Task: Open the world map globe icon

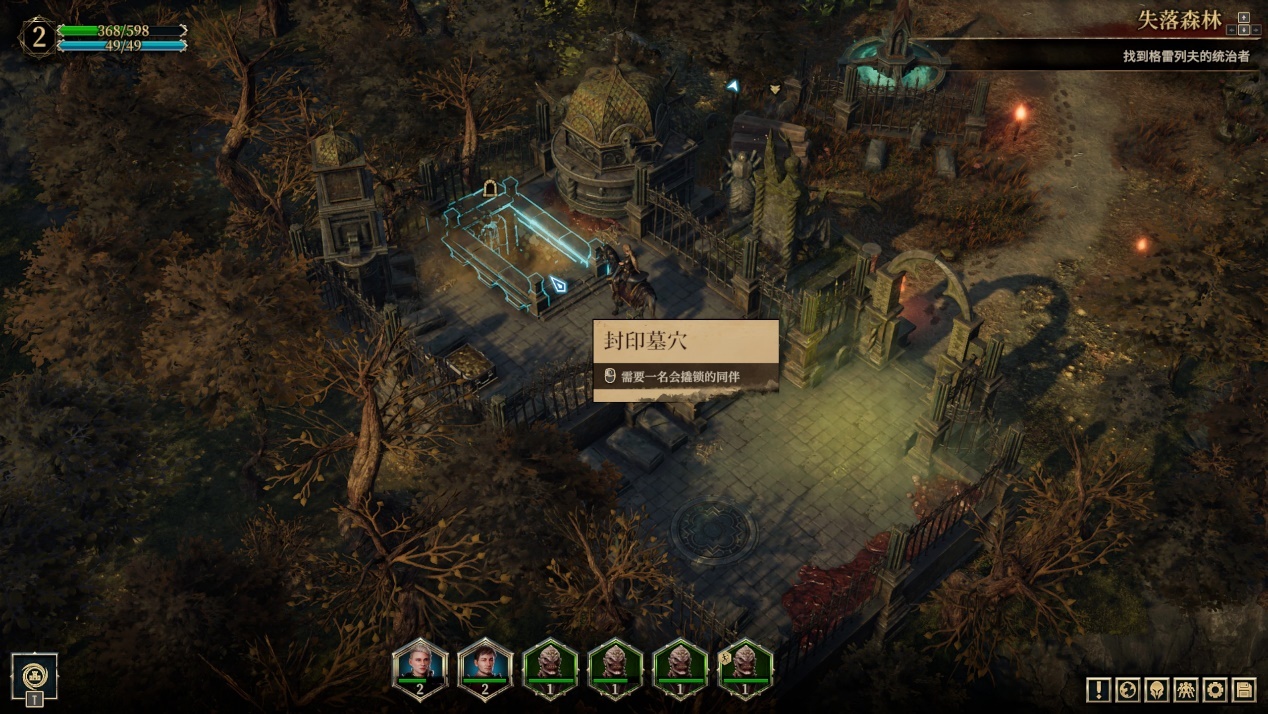Action: [1127, 689]
